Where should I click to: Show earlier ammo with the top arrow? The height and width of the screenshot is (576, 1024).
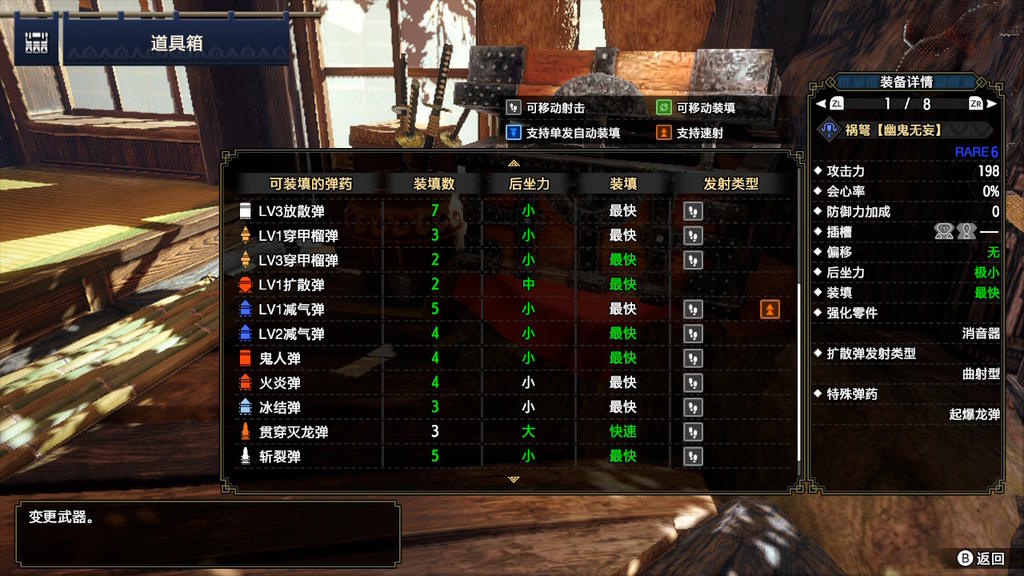click(x=513, y=162)
